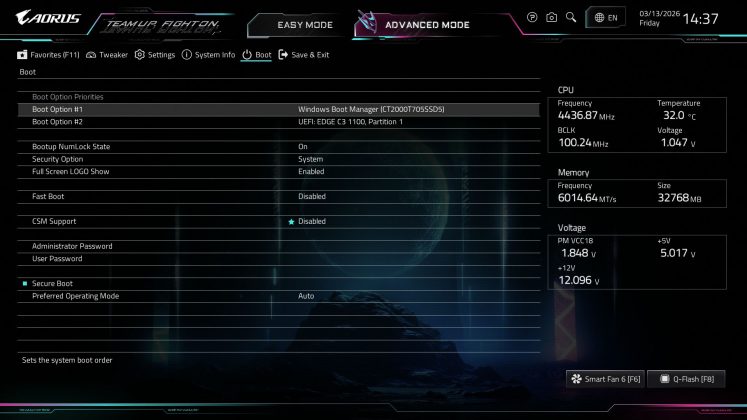Viewport: 747px width, 420px height.
Task: Launch Smart Fan 6
Action: tap(604, 379)
